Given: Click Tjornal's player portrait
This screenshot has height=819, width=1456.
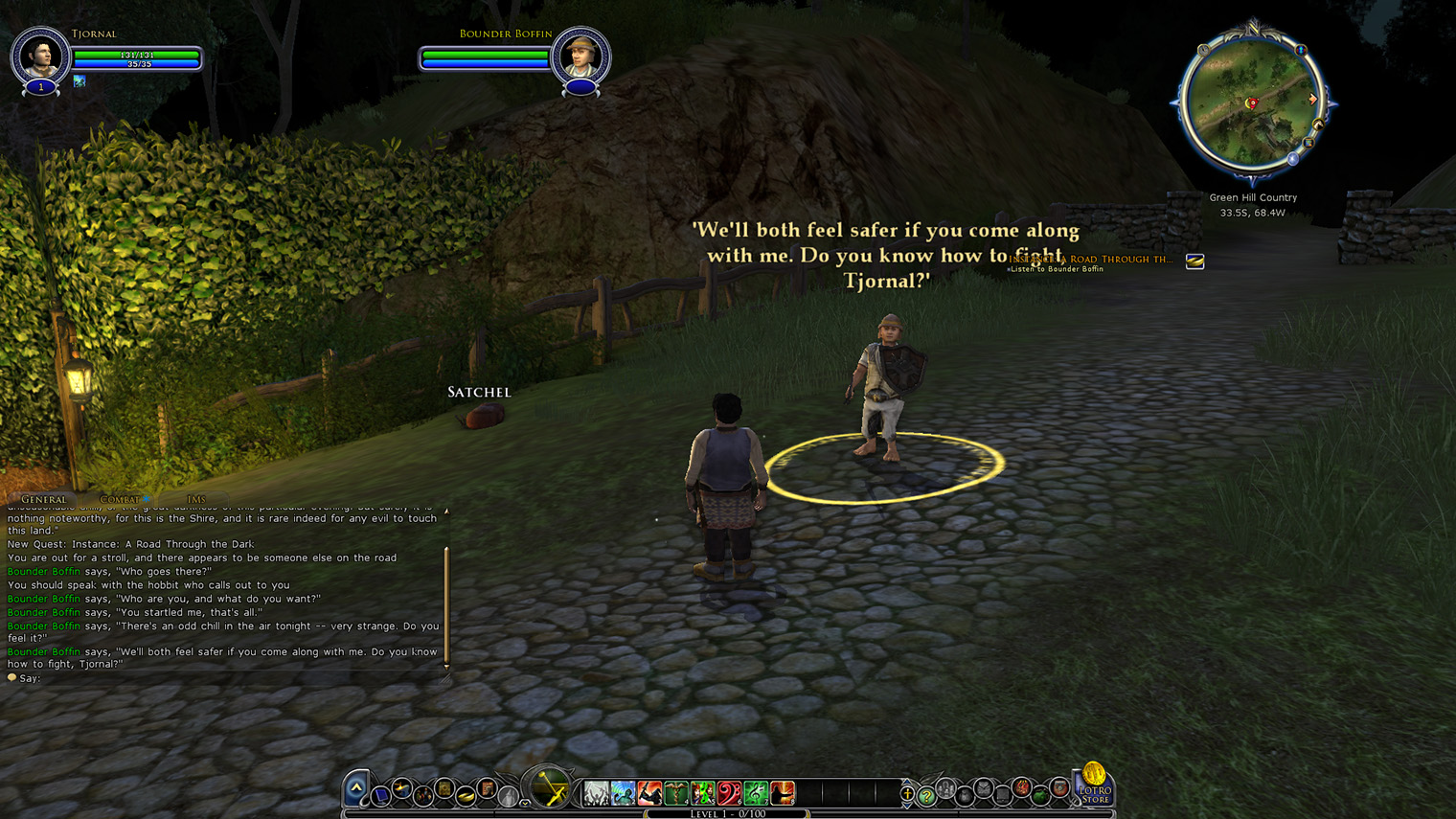Looking at the screenshot, I should [40, 57].
